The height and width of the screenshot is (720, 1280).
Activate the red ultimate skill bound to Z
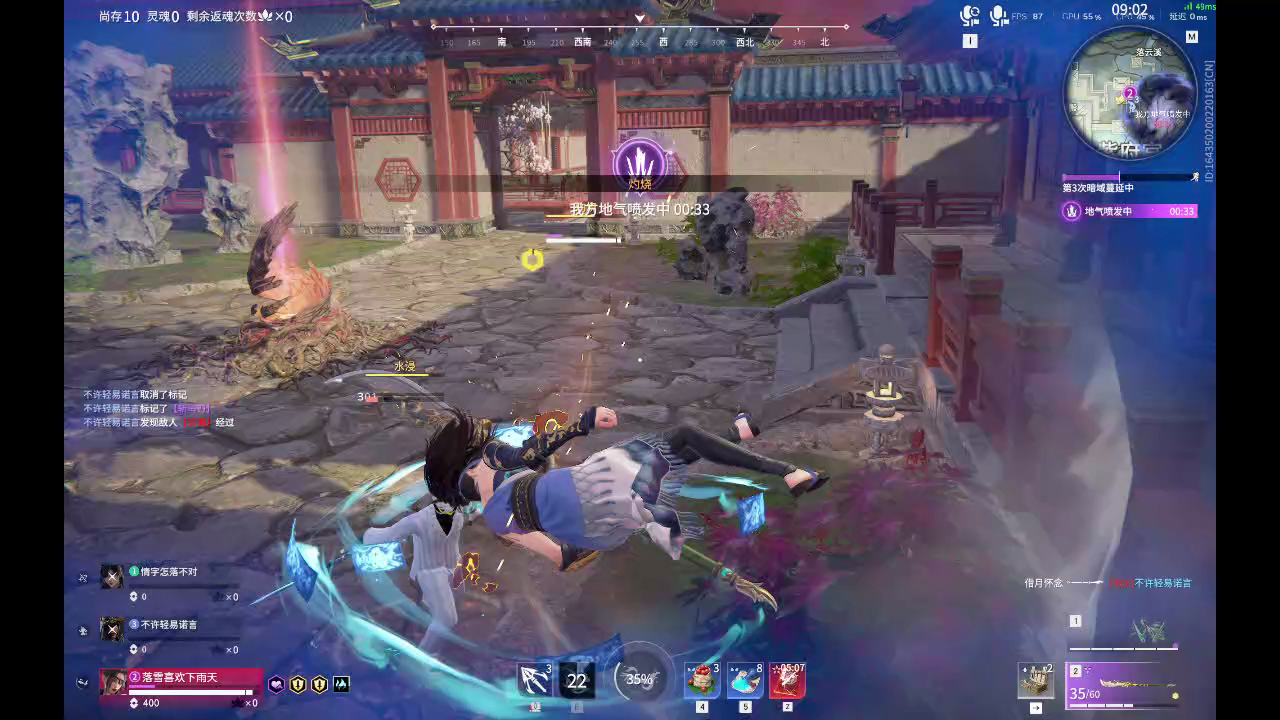coord(789,680)
